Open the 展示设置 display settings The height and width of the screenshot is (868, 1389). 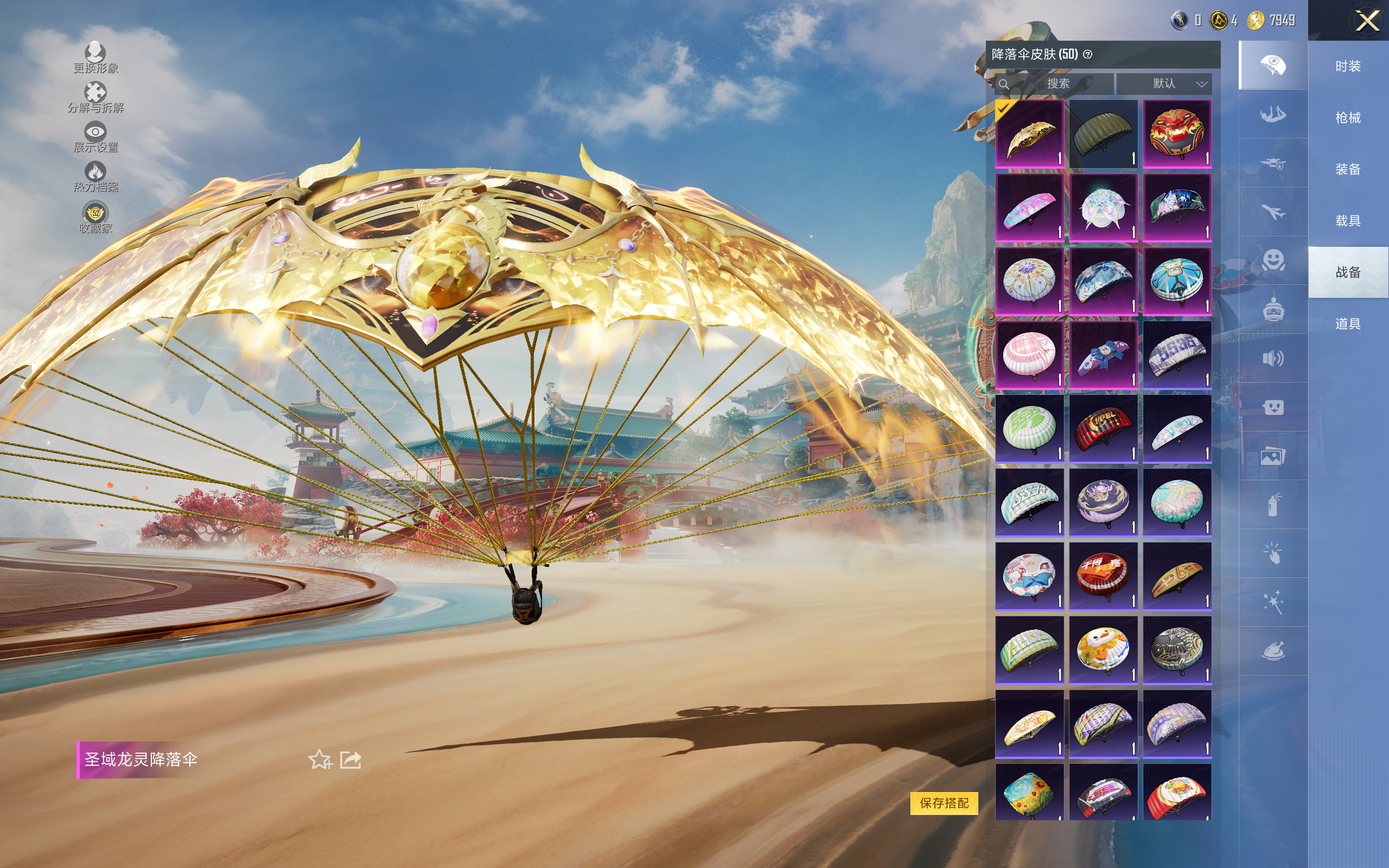point(95,137)
